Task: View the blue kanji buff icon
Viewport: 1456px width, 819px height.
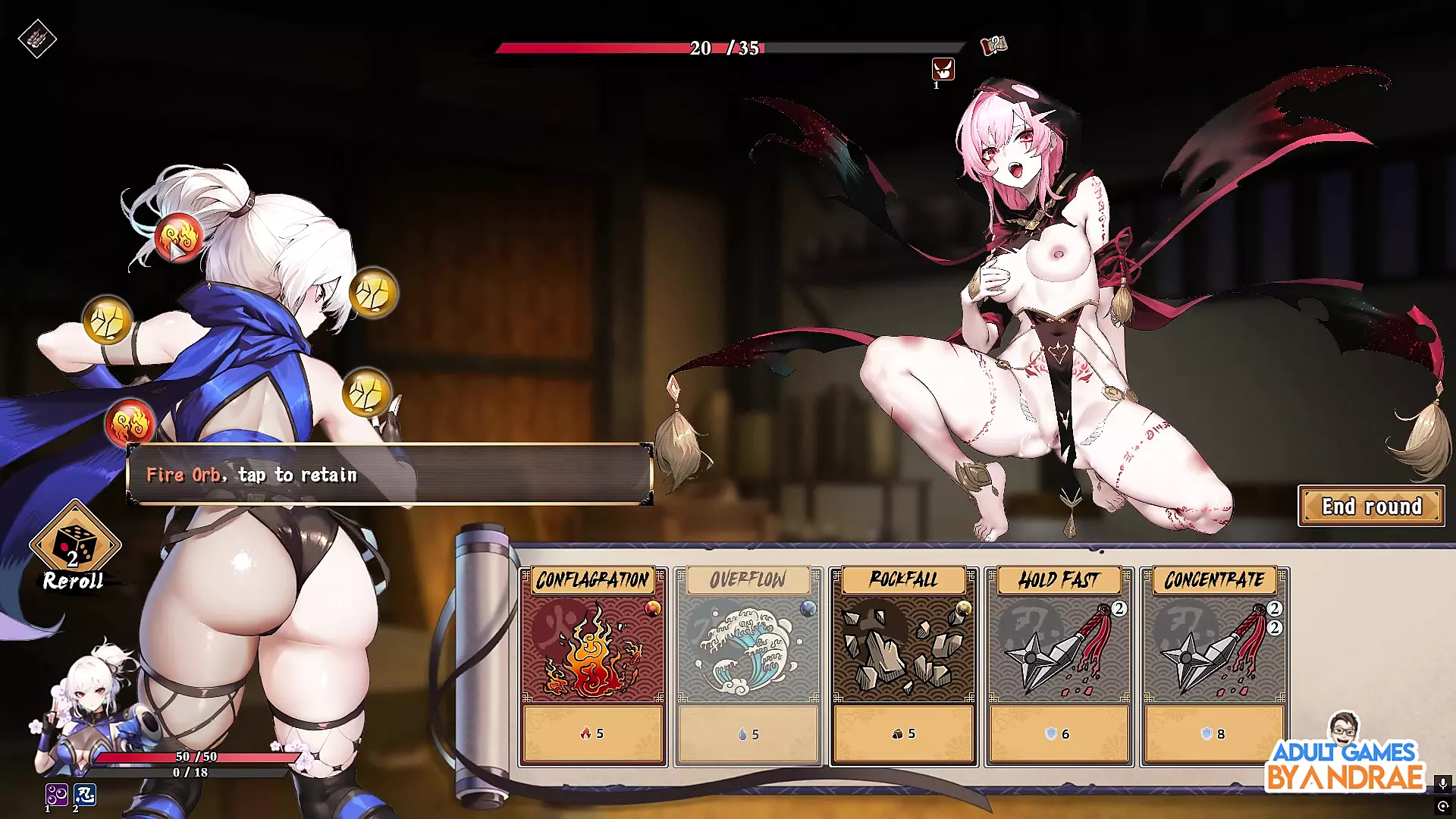Action: (85, 794)
